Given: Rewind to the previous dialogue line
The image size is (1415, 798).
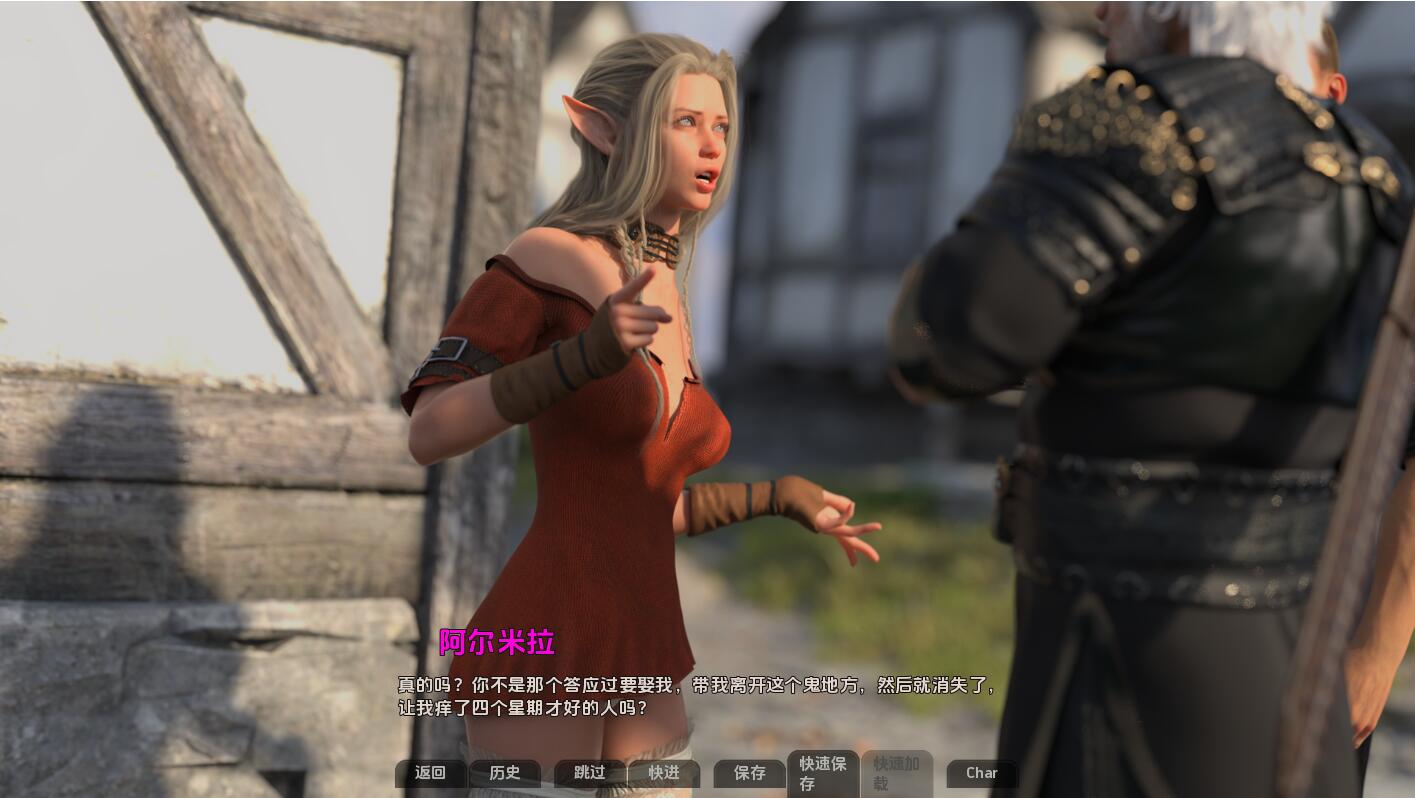Looking at the screenshot, I should (x=430, y=773).
